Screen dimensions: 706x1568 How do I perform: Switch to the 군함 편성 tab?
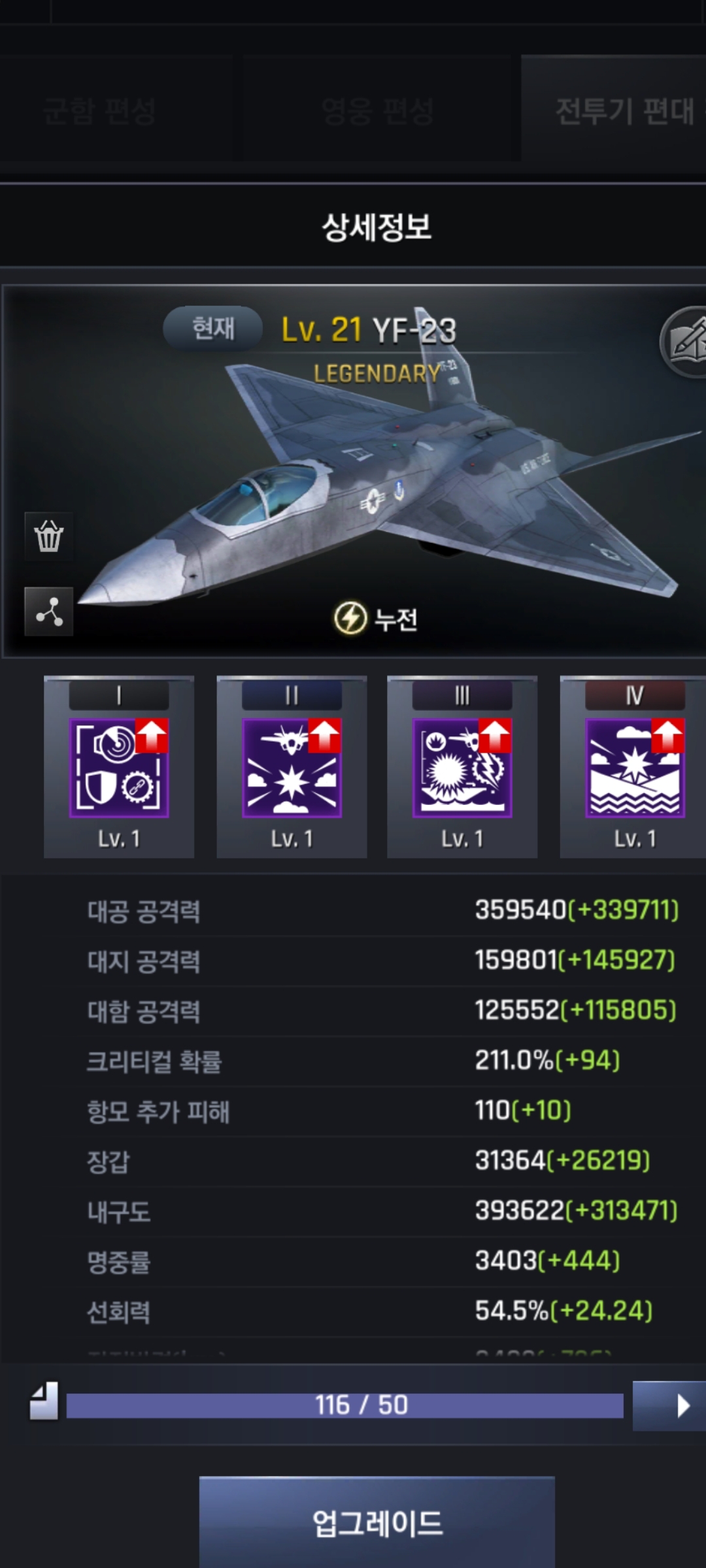[x=99, y=110]
